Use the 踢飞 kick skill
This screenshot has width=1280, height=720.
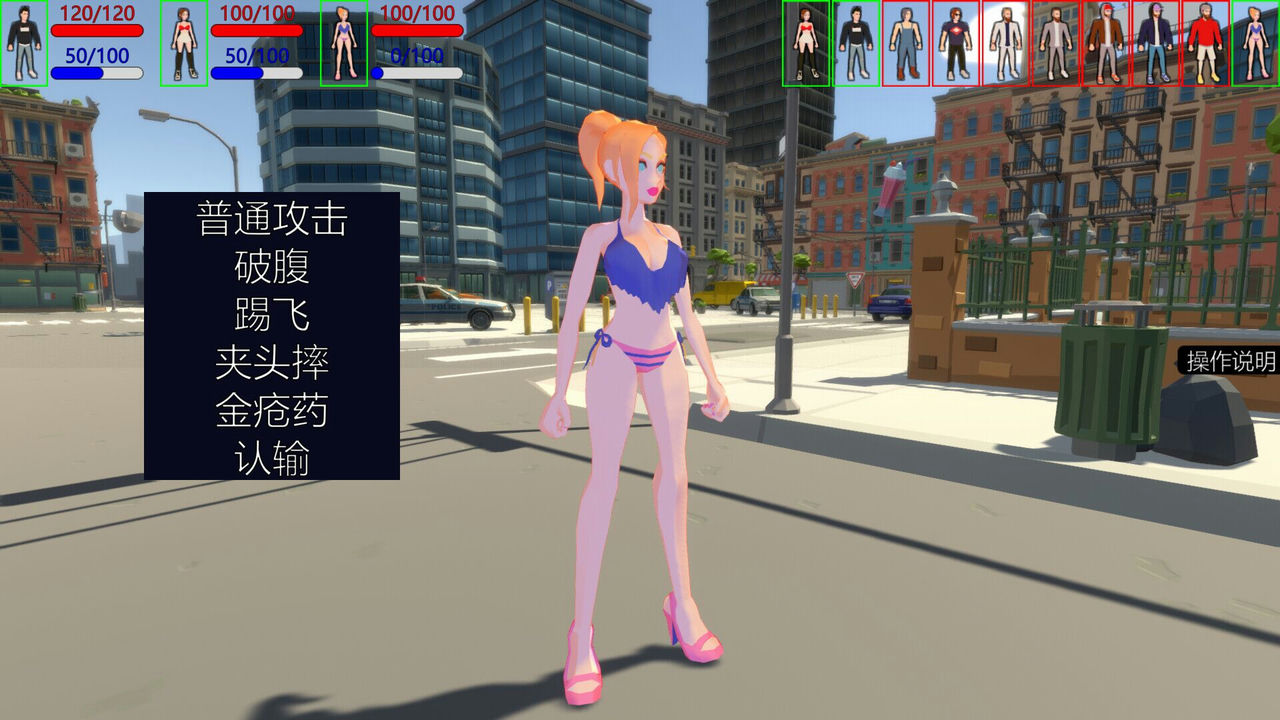pos(272,316)
